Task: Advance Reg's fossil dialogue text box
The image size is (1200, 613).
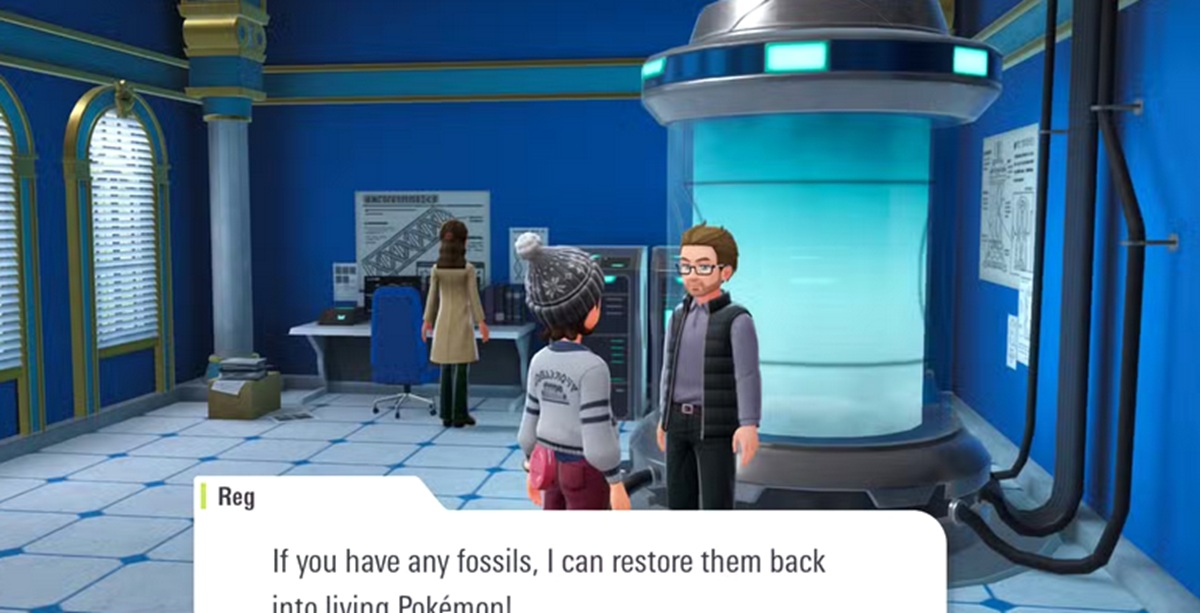Action: pyautogui.click(x=570, y=566)
